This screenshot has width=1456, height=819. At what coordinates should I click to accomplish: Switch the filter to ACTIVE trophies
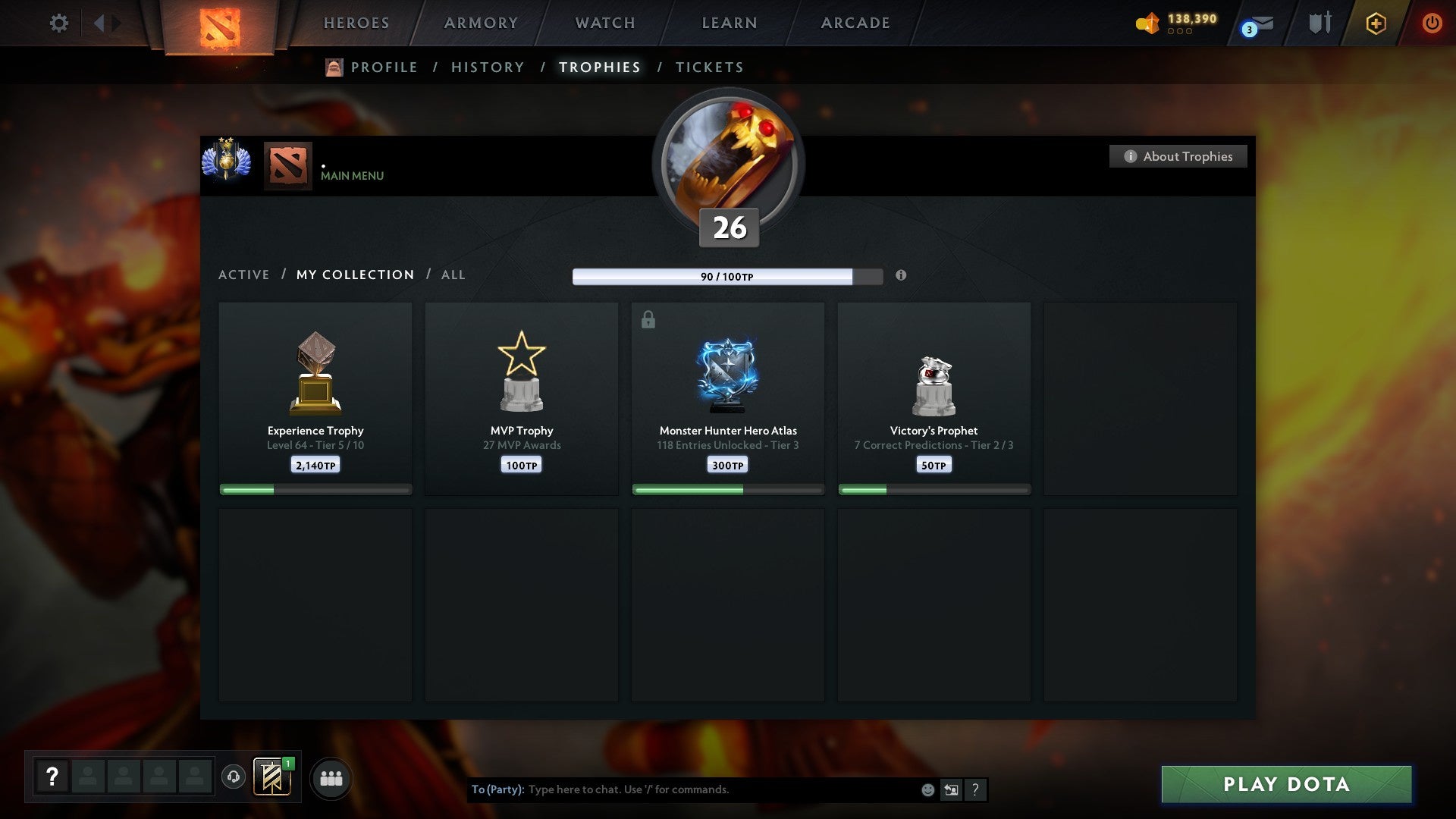tap(243, 275)
